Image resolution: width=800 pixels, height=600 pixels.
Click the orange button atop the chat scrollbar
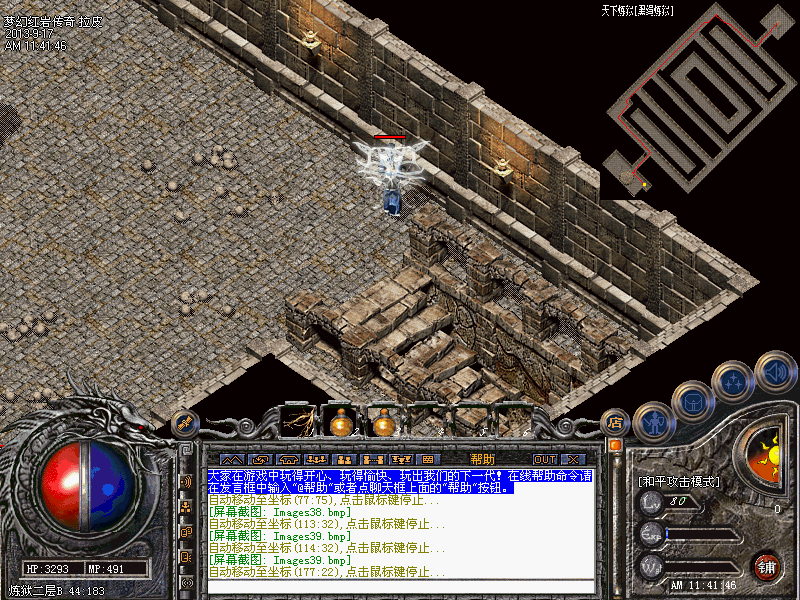615,444
